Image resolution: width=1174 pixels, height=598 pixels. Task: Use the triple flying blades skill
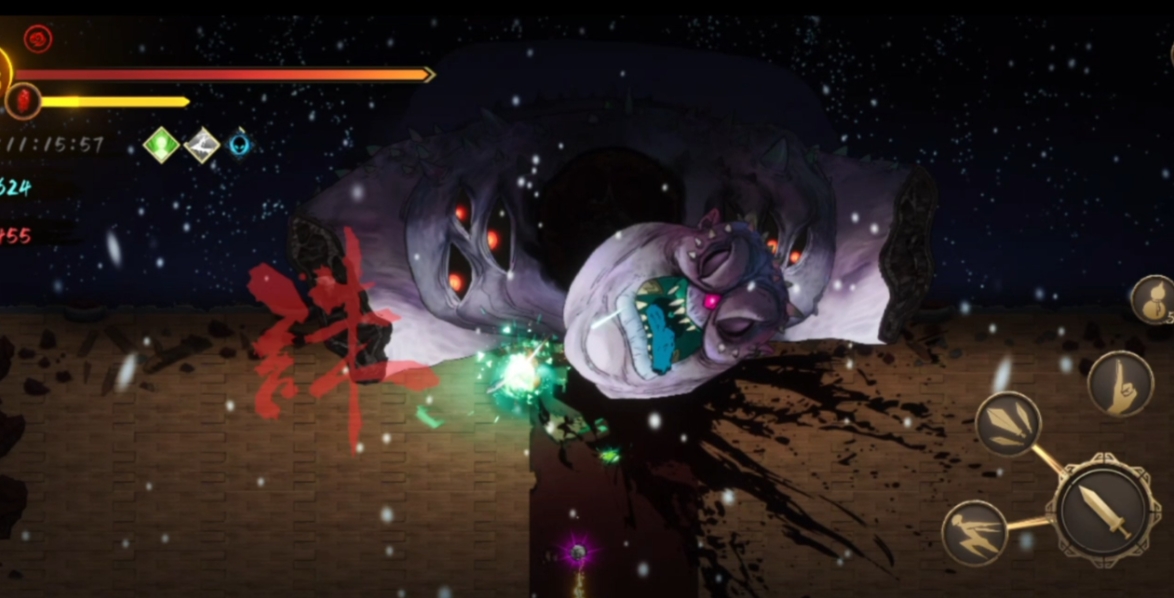(1007, 423)
